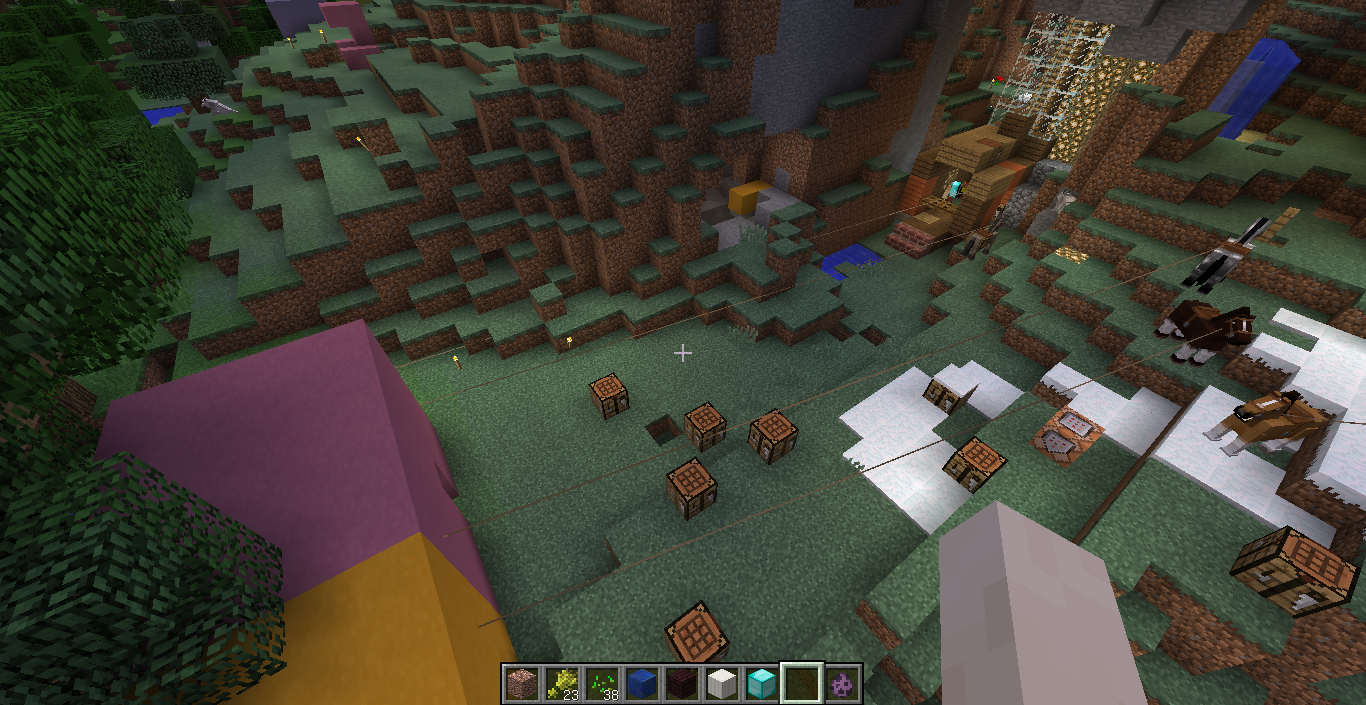Select the purple spawn egg slot
The width and height of the screenshot is (1366, 705).
pos(842,684)
